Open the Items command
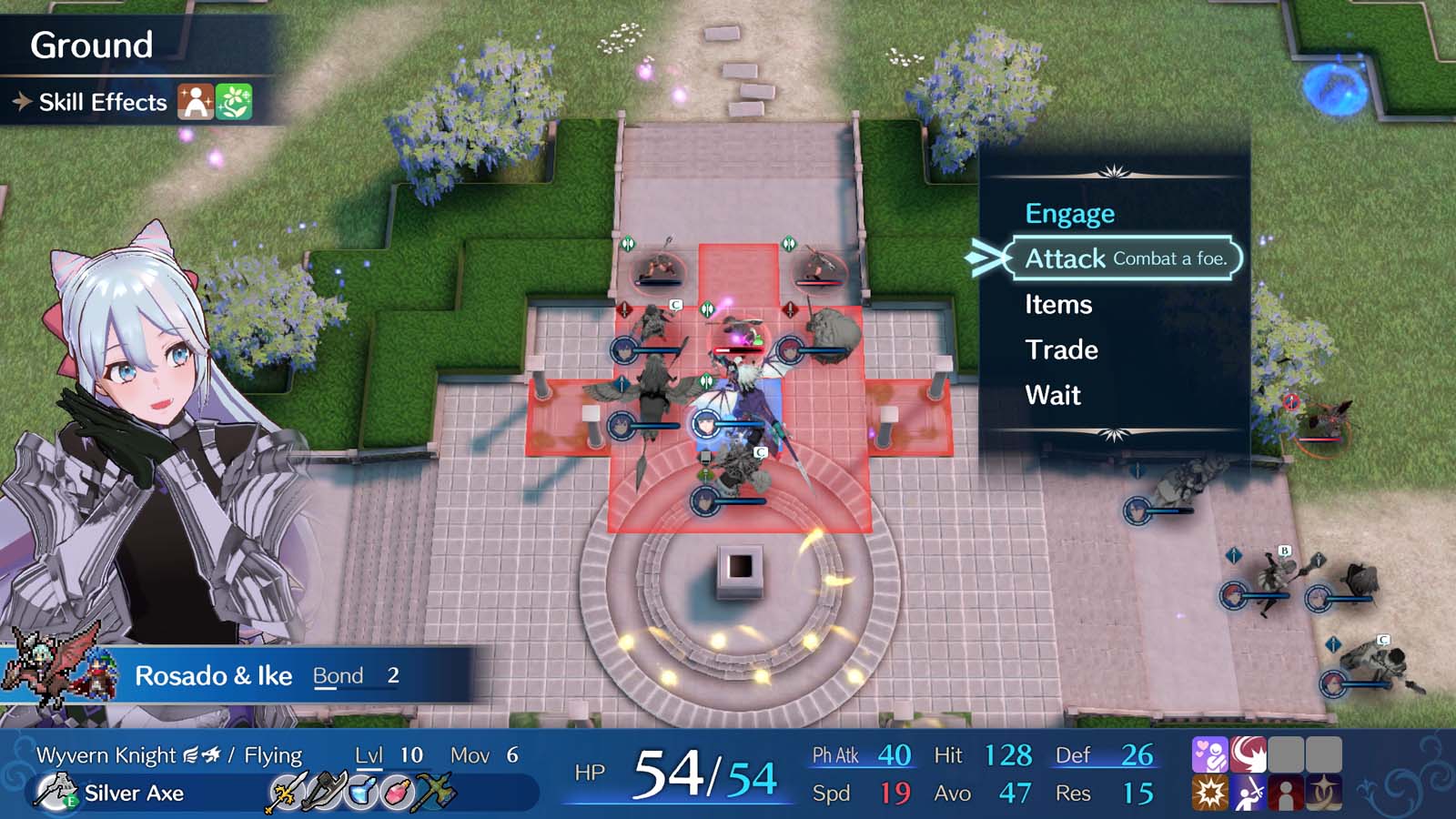 1059,305
